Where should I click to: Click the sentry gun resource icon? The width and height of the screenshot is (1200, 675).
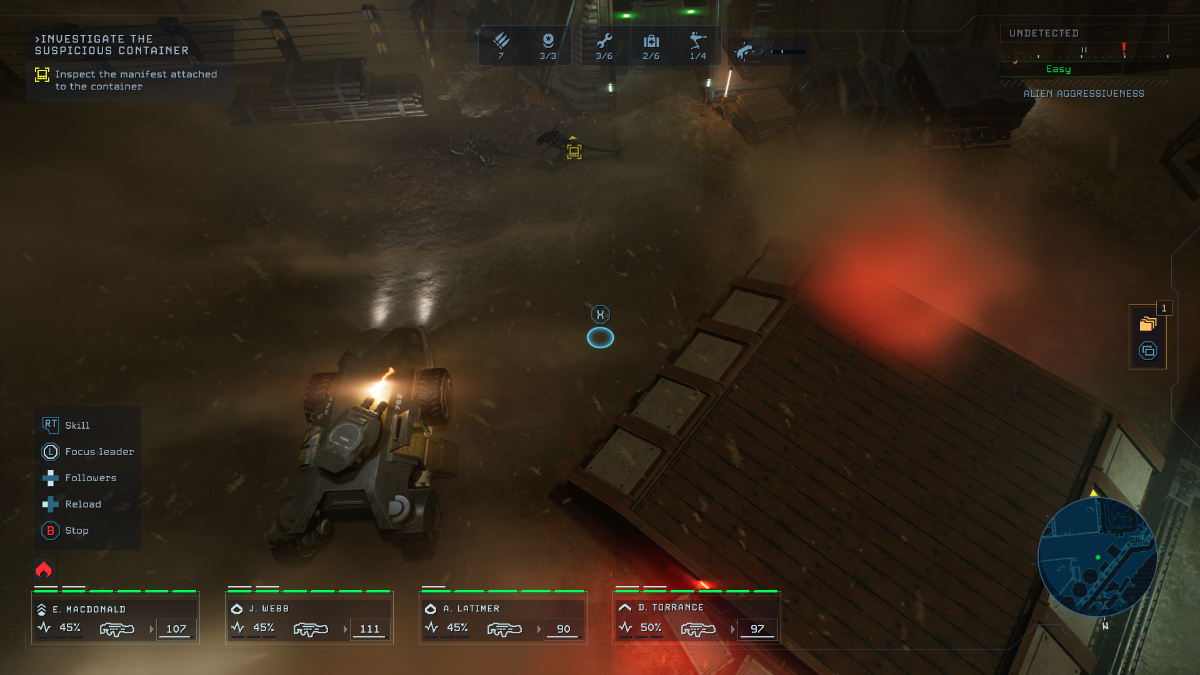click(x=698, y=41)
